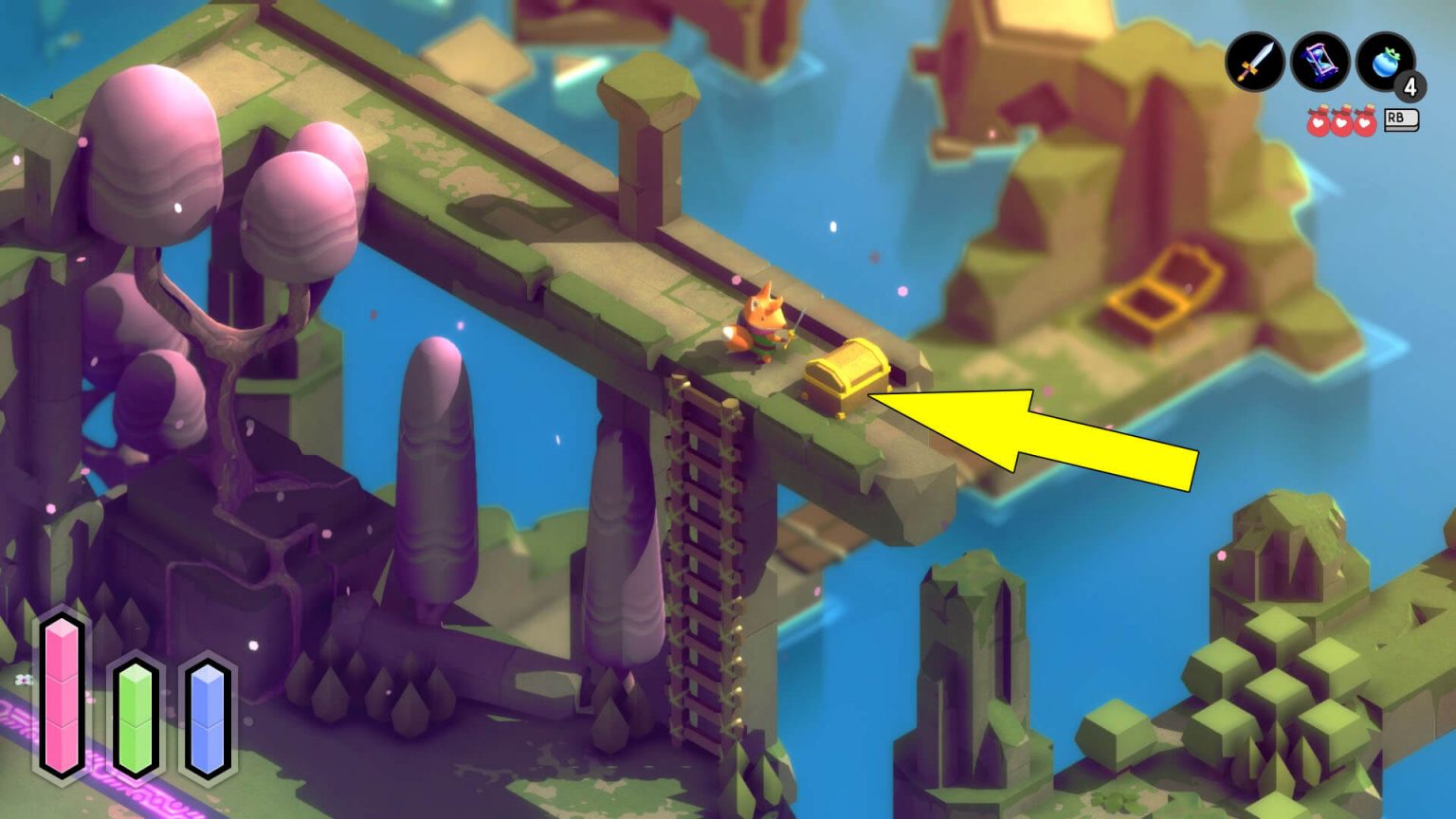Screen dimensions: 1456x819
Task: Click the blueberry count badge showing 4
Action: click(x=1411, y=87)
